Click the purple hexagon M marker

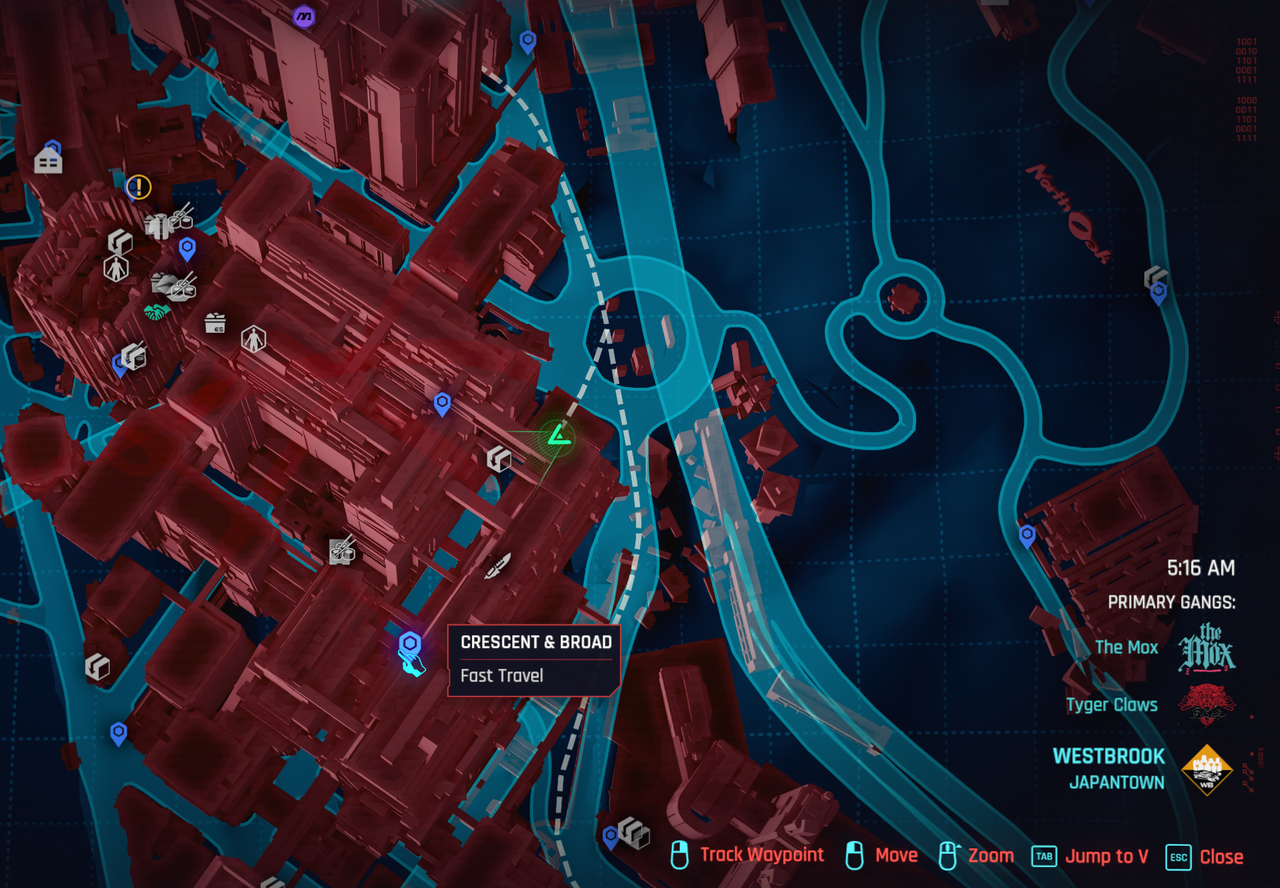point(303,17)
